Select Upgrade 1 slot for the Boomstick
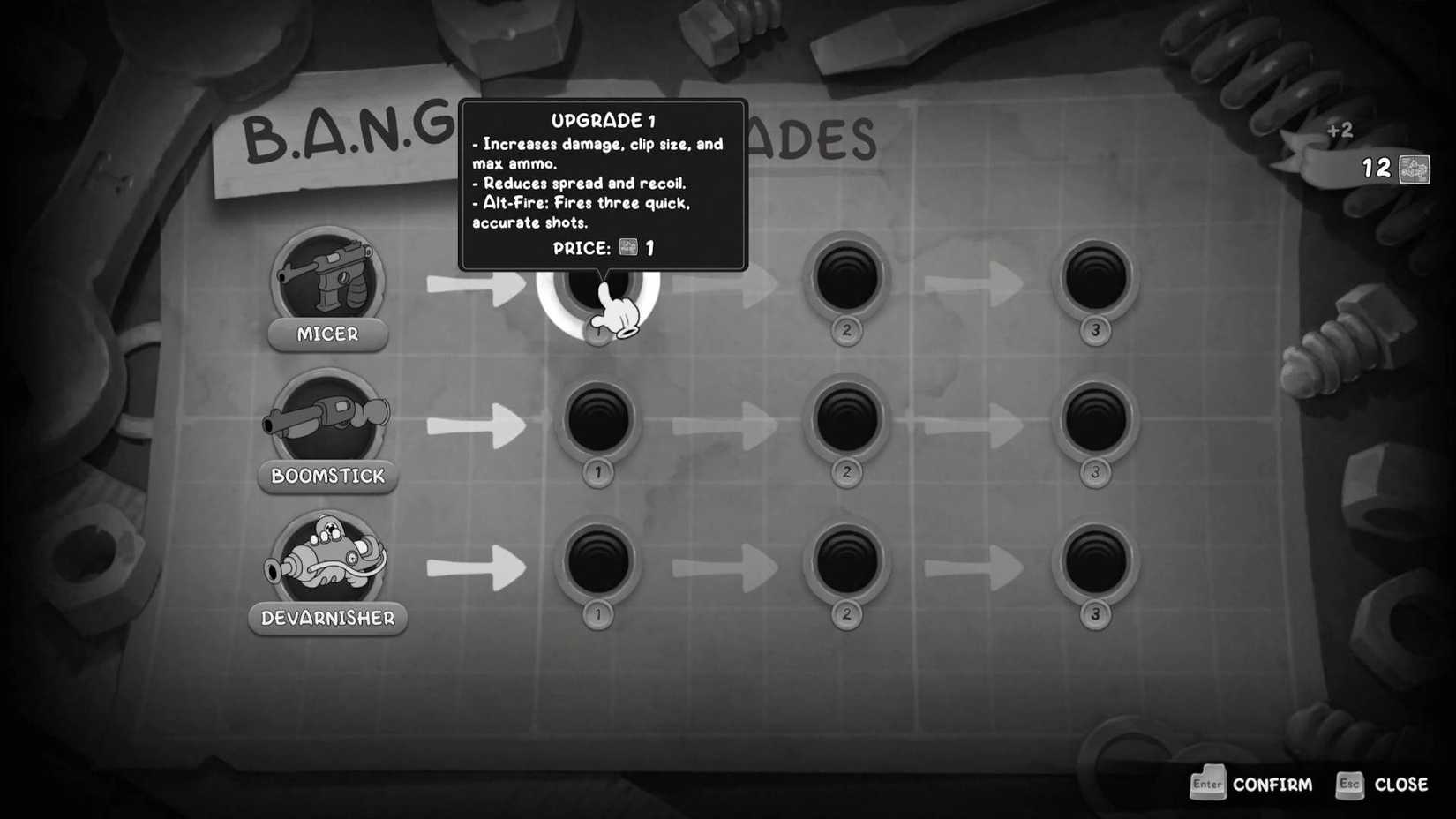The height and width of the screenshot is (819, 1456). [598, 424]
